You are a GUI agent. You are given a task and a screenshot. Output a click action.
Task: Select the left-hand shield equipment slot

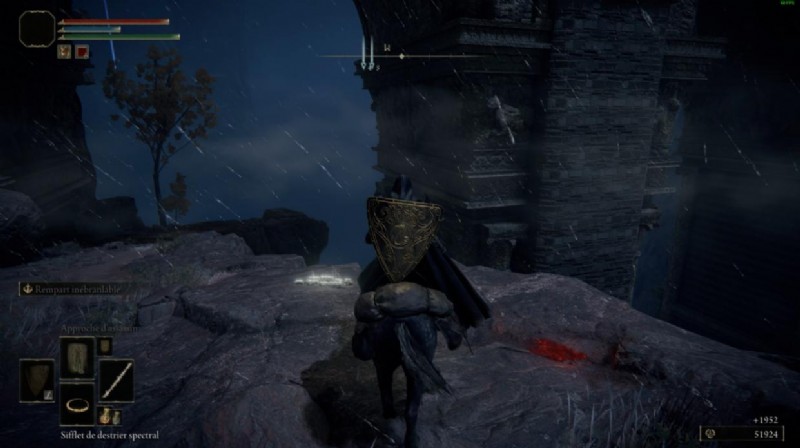pyautogui.click(x=38, y=379)
